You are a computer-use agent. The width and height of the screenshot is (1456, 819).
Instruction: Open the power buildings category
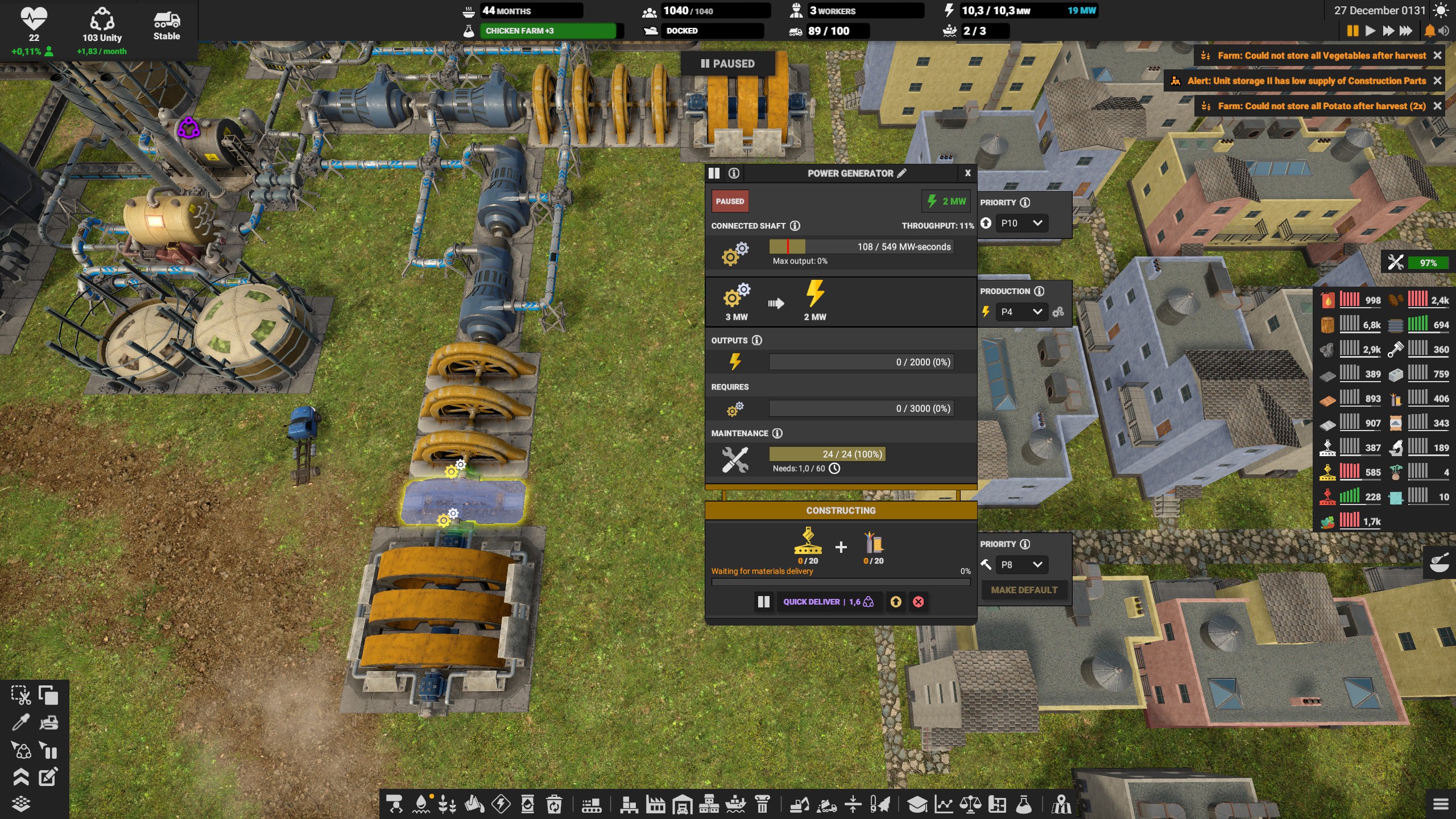tap(500, 804)
